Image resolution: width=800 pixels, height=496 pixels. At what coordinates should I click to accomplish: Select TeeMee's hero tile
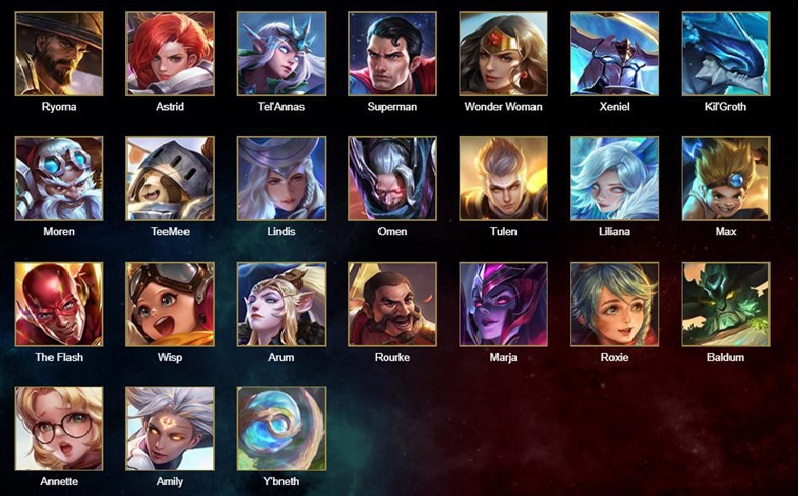[170, 179]
